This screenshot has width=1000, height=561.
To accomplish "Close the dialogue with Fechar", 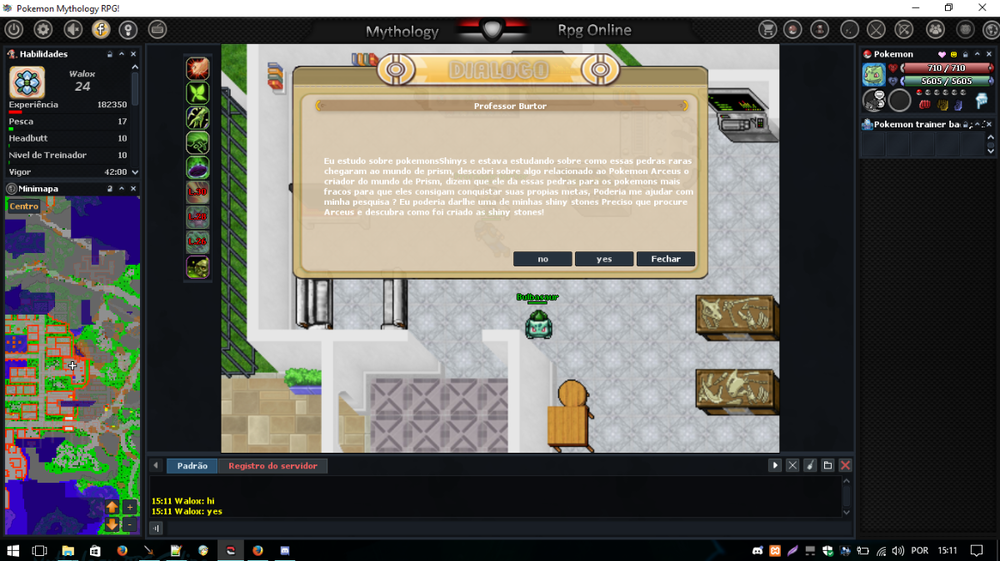I will click(x=666, y=259).
